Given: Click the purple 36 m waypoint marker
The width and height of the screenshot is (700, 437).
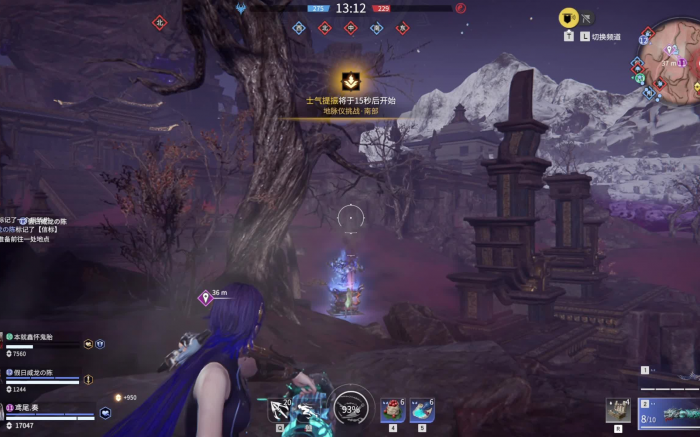Looking at the screenshot, I should pos(205,297).
